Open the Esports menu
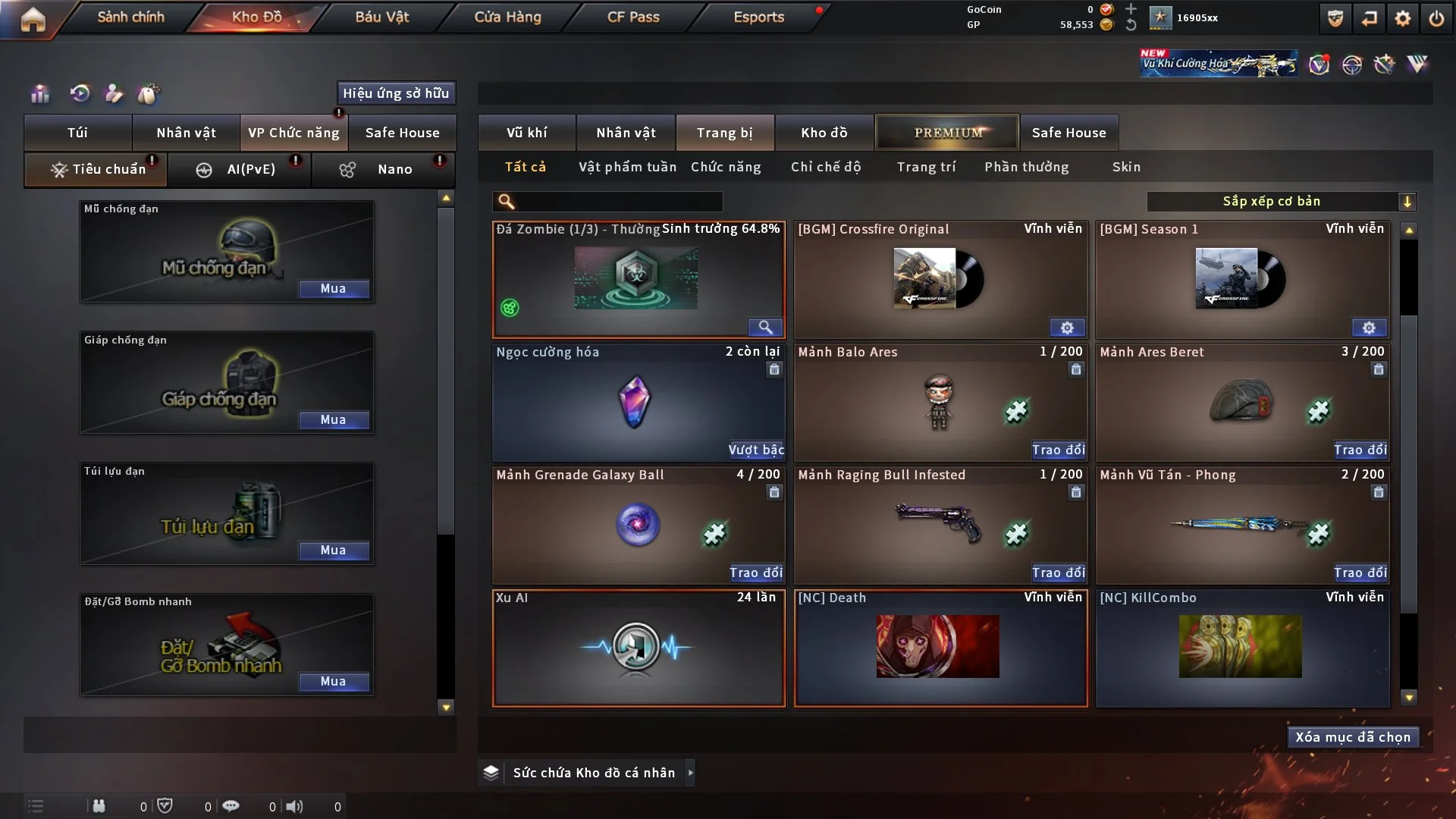This screenshot has height=819, width=1456. pos(758,17)
